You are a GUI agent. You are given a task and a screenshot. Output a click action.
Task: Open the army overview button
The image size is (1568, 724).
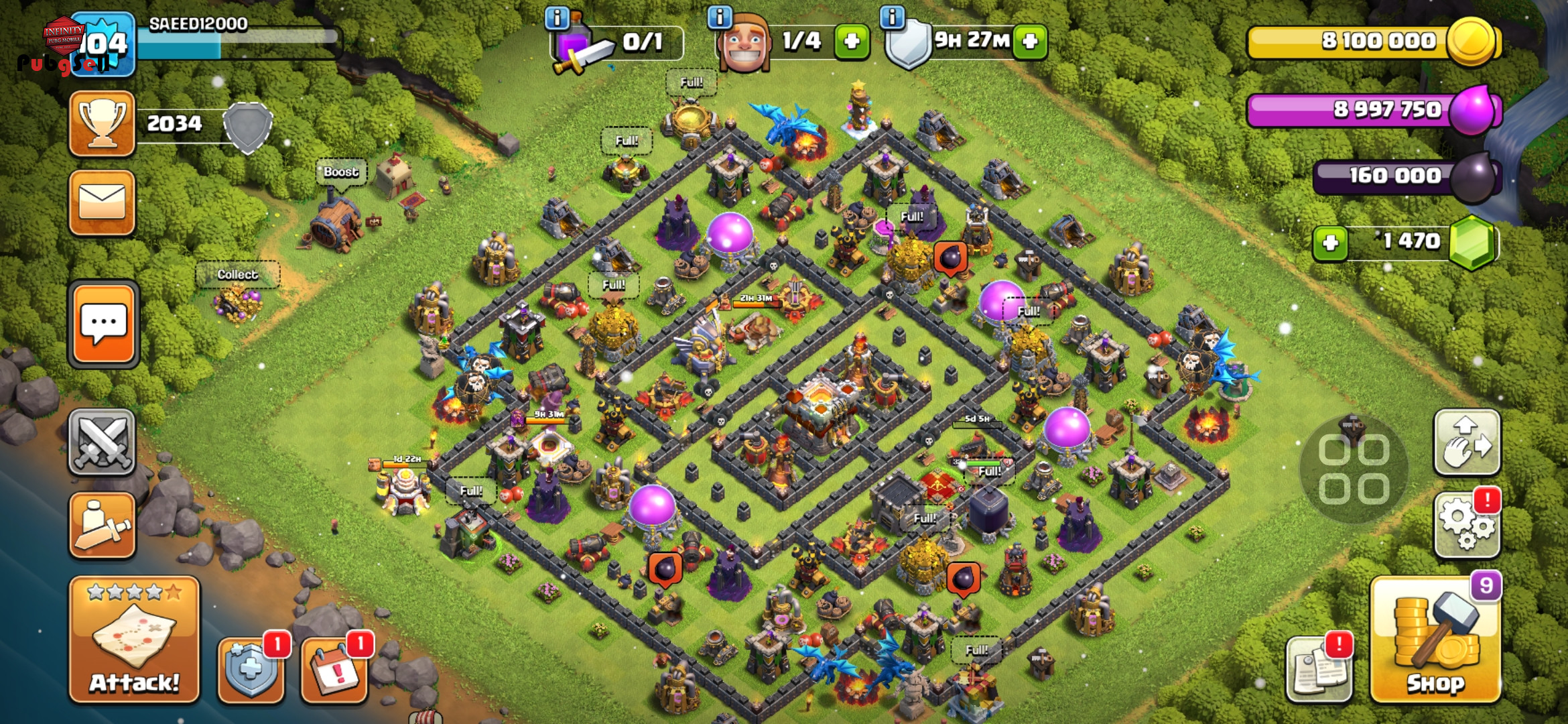click(x=102, y=526)
